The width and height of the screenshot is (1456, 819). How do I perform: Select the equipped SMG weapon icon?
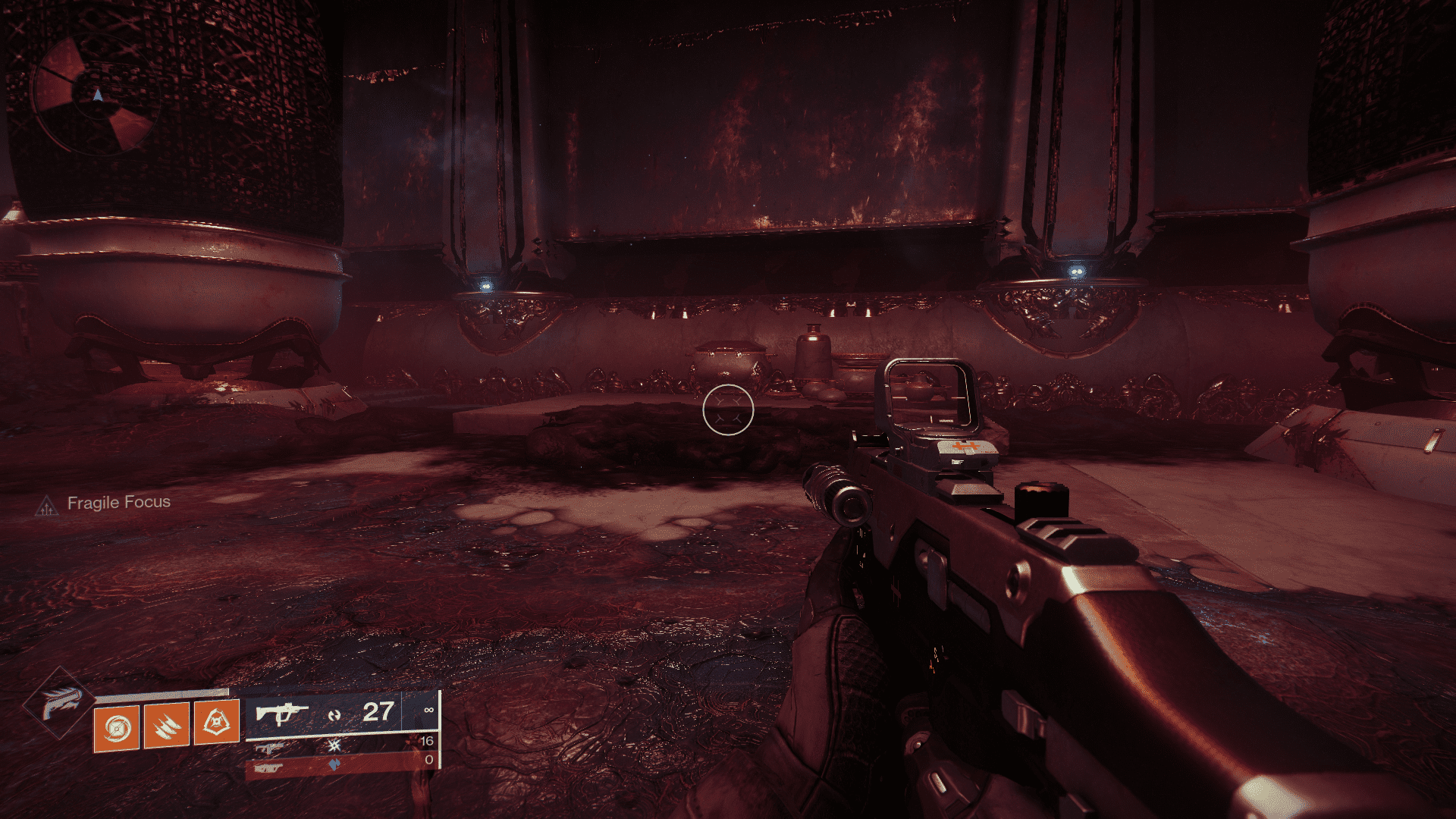(x=282, y=713)
